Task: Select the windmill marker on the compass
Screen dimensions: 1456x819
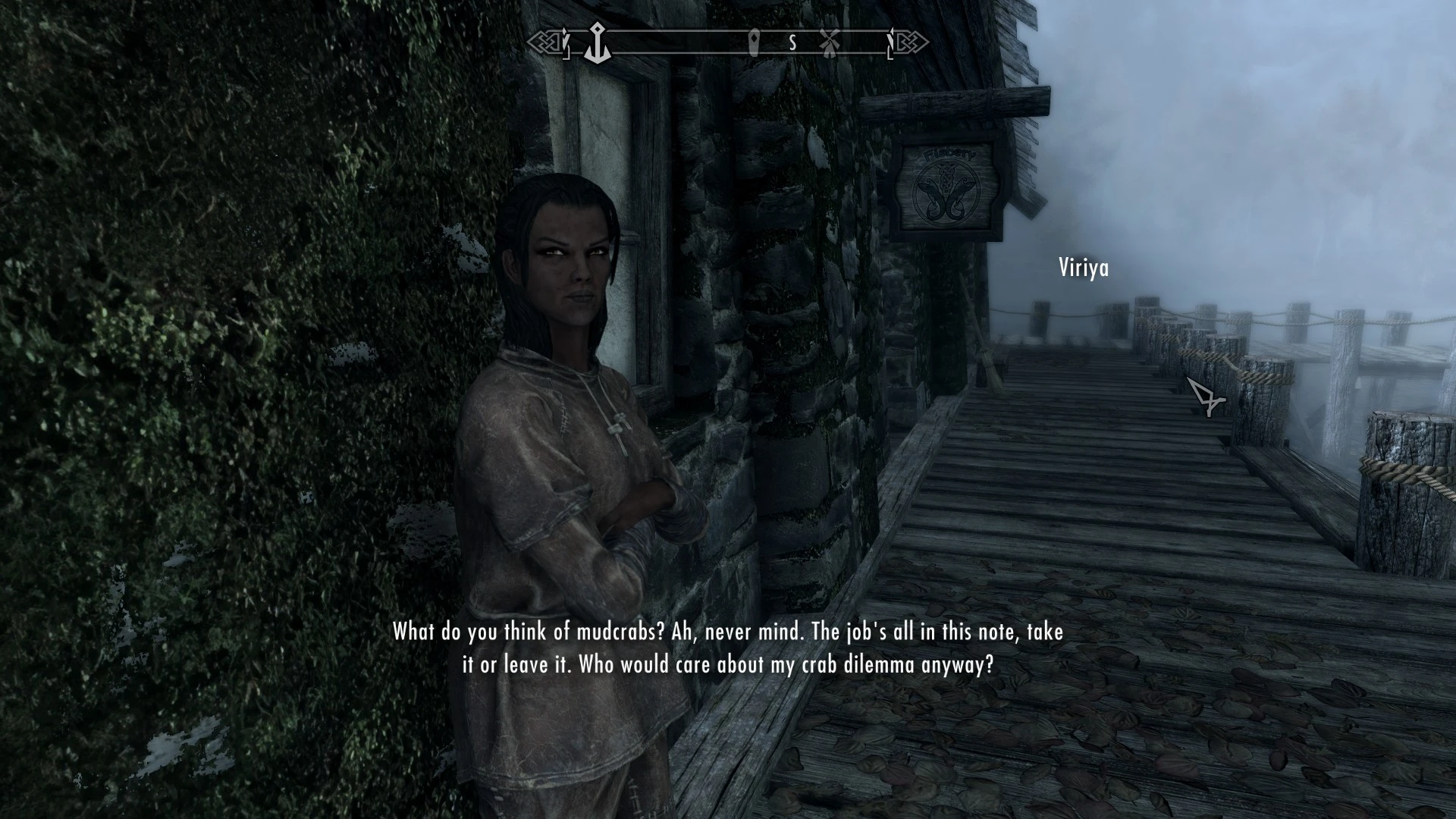Action: coord(830,42)
